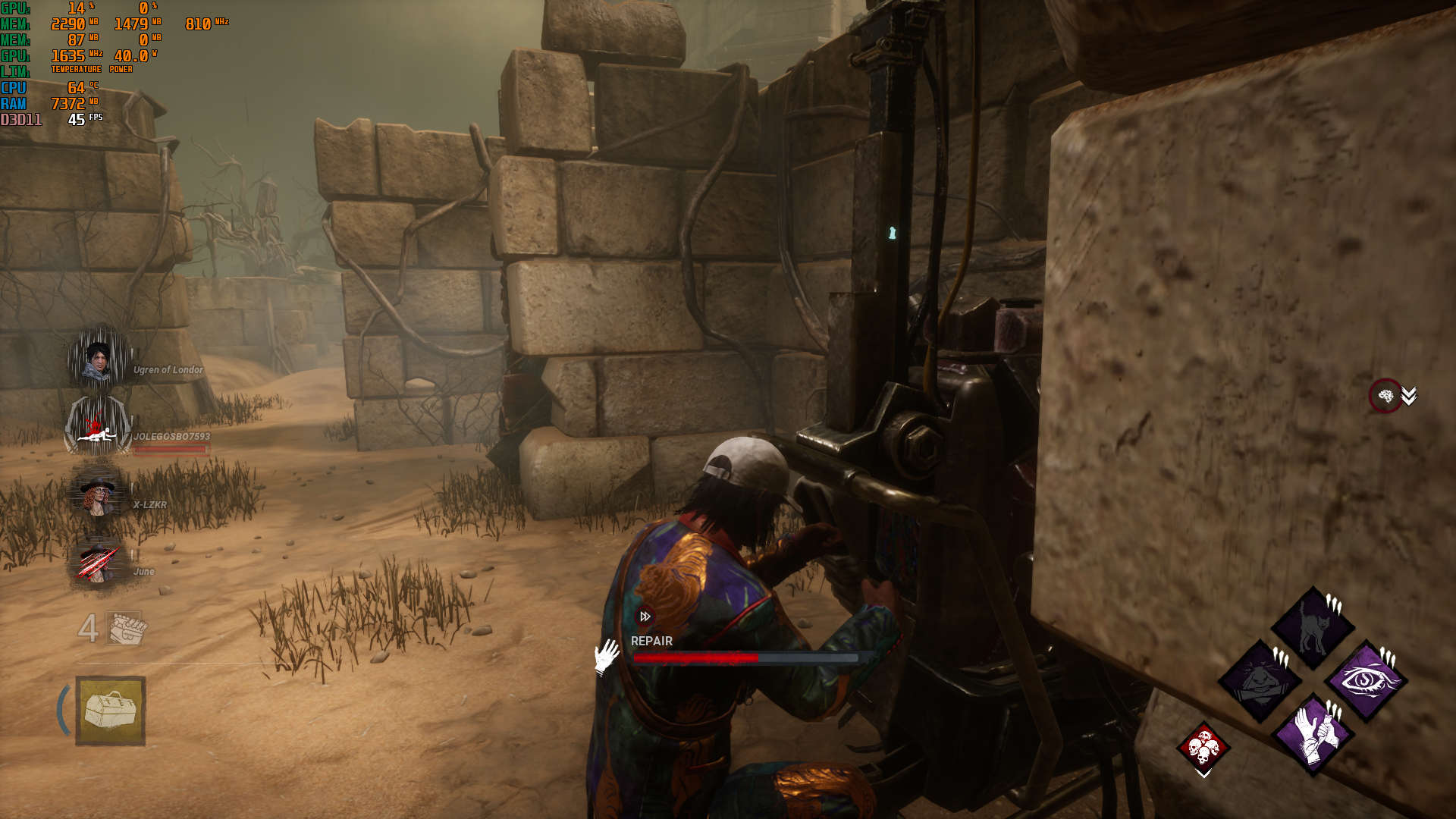This screenshot has height=819, width=1456.
Task: Click the brain status effect icon
Action: 1385,396
